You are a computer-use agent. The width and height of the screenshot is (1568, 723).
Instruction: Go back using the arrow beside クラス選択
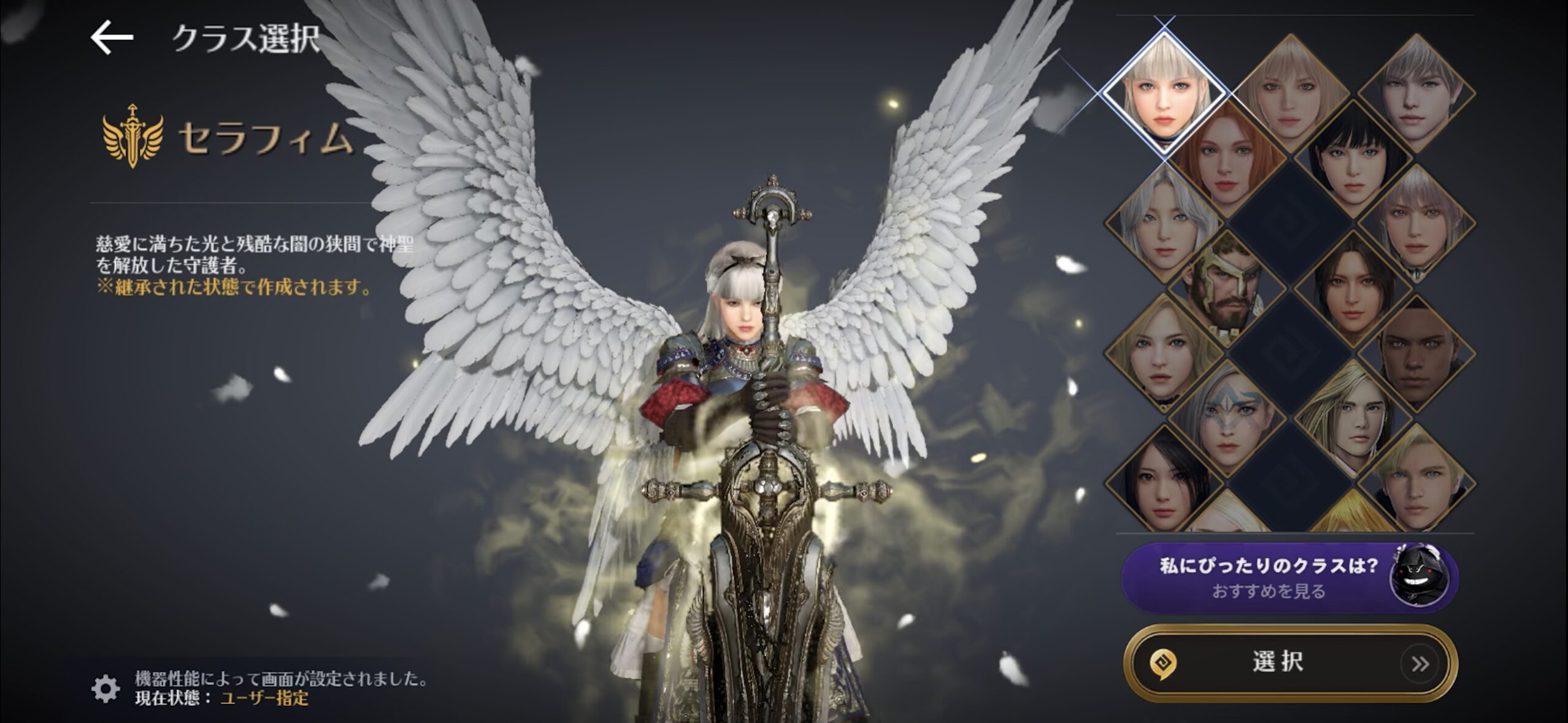pos(112,38)
